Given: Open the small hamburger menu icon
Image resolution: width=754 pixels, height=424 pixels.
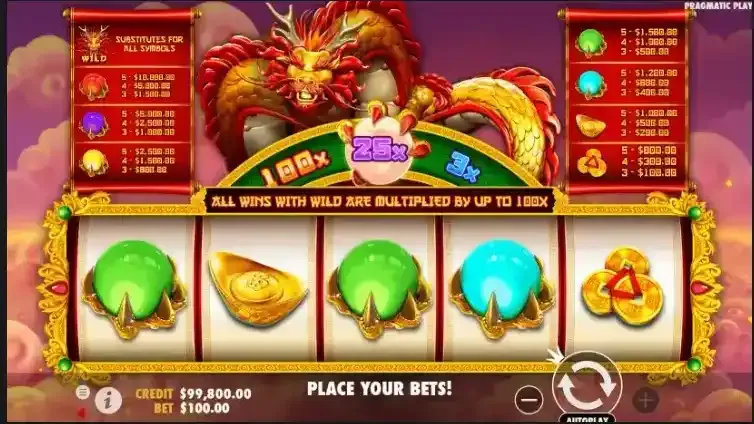Looking at the screenshot, I should (82, 393).
